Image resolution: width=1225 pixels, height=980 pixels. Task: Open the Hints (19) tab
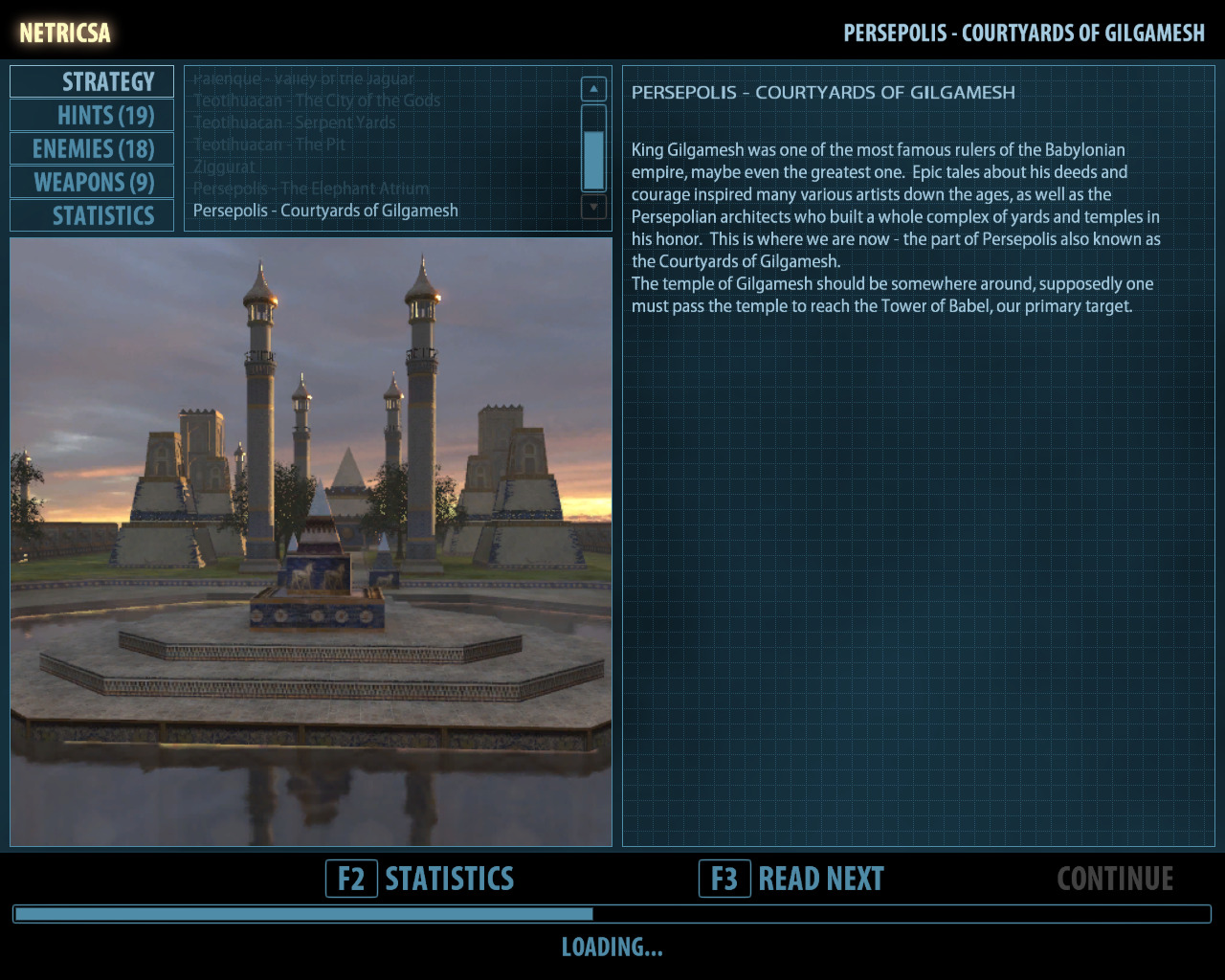coord(92,116)
